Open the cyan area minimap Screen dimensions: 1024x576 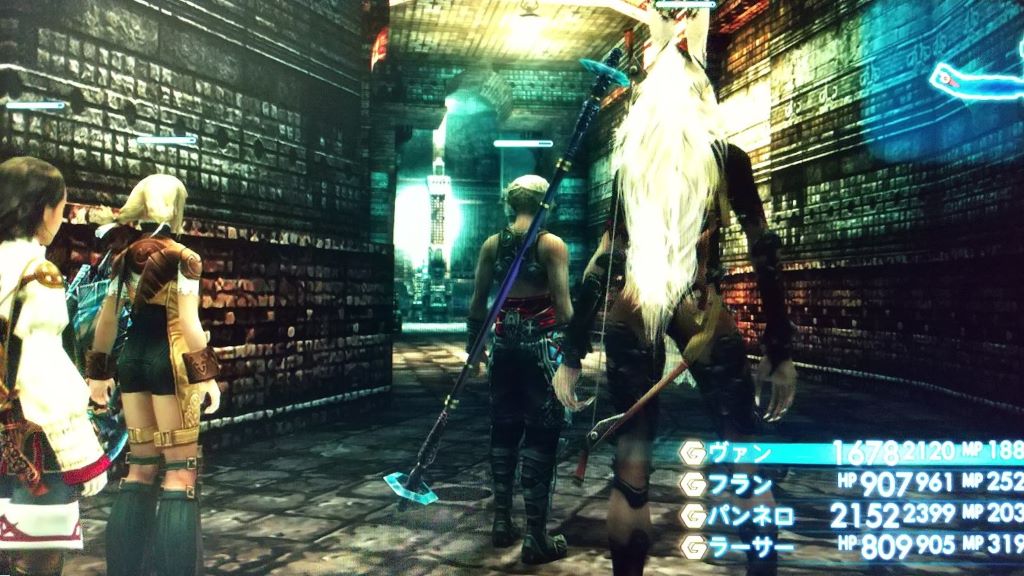977,80
